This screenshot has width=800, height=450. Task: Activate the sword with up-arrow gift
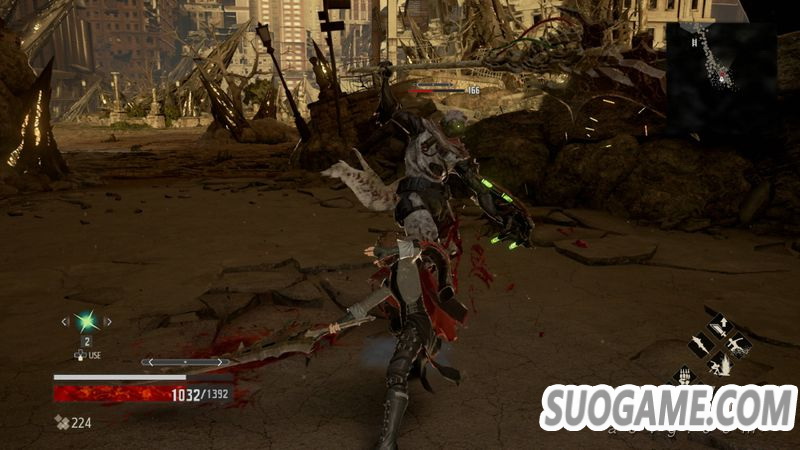pyautogui.click(x=719, y=326)
